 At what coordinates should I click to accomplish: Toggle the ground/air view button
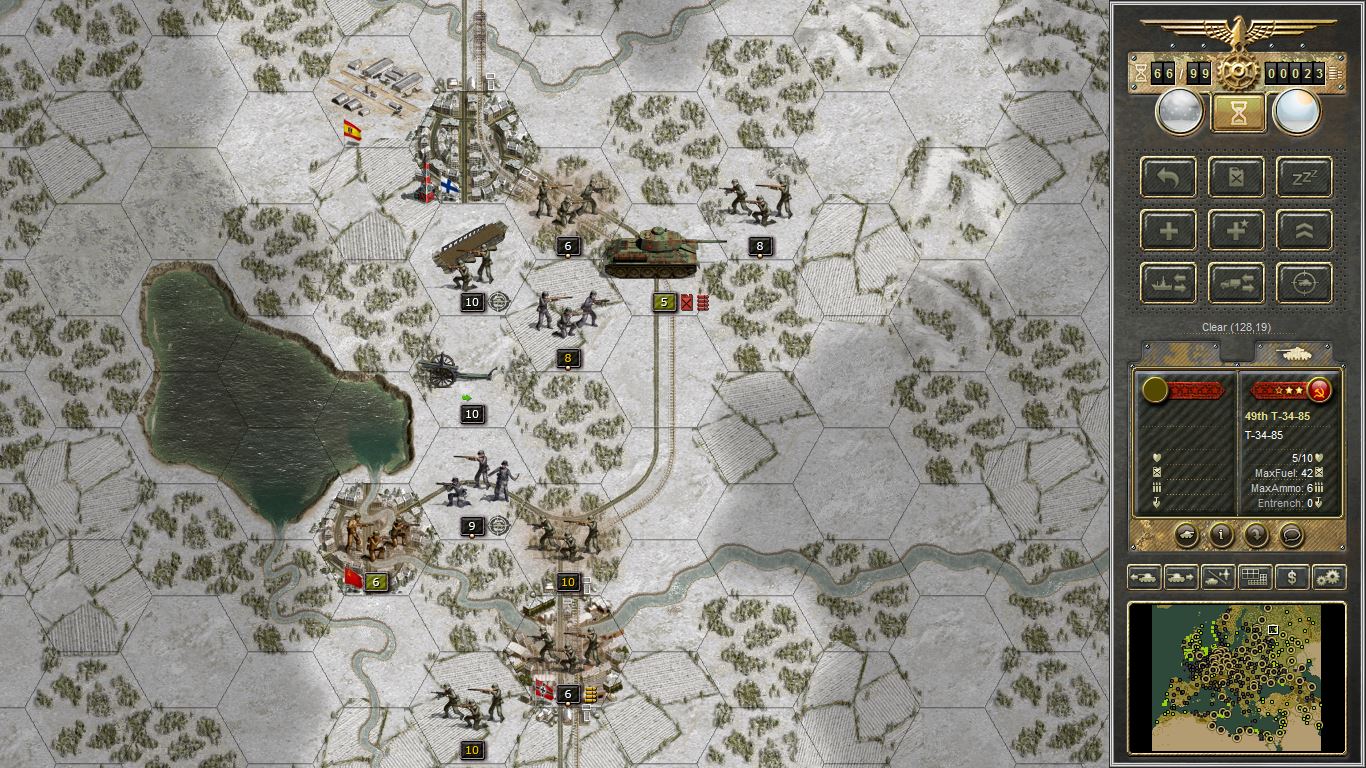(x=1217, y=577)
